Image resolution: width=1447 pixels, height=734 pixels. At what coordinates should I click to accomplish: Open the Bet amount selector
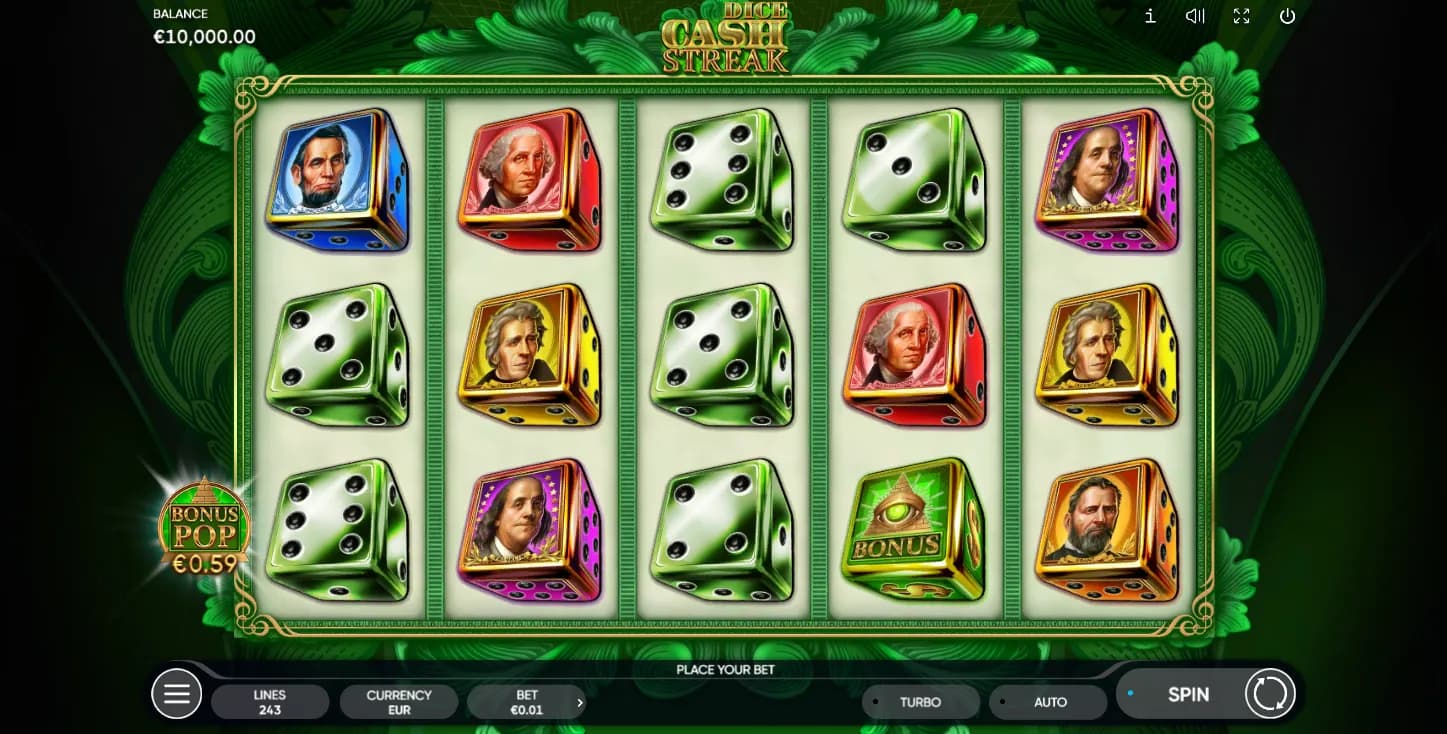[x=527, y=702]
